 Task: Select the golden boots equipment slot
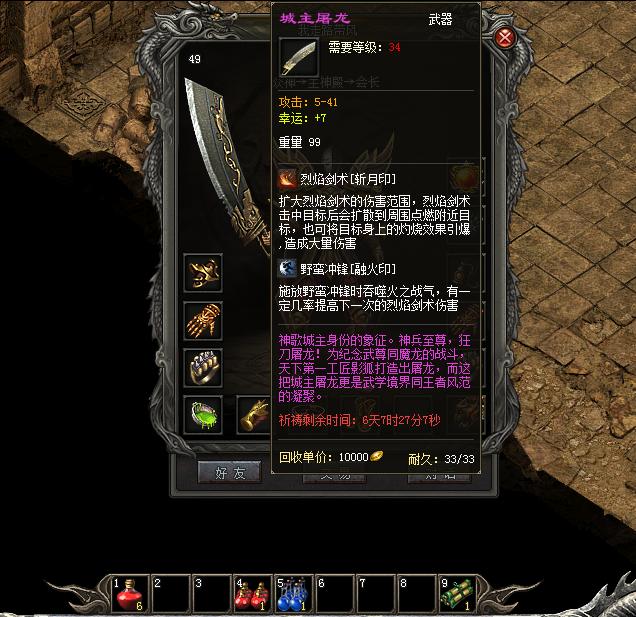tap(255, 414)
